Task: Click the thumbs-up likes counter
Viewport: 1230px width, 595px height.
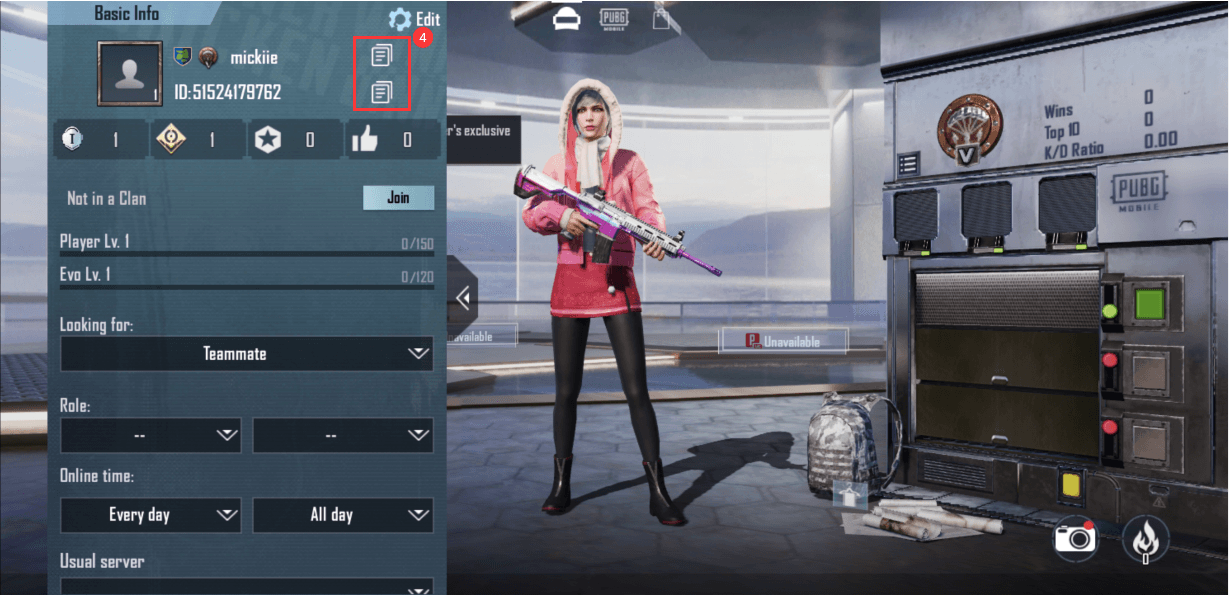Action: 392,140
